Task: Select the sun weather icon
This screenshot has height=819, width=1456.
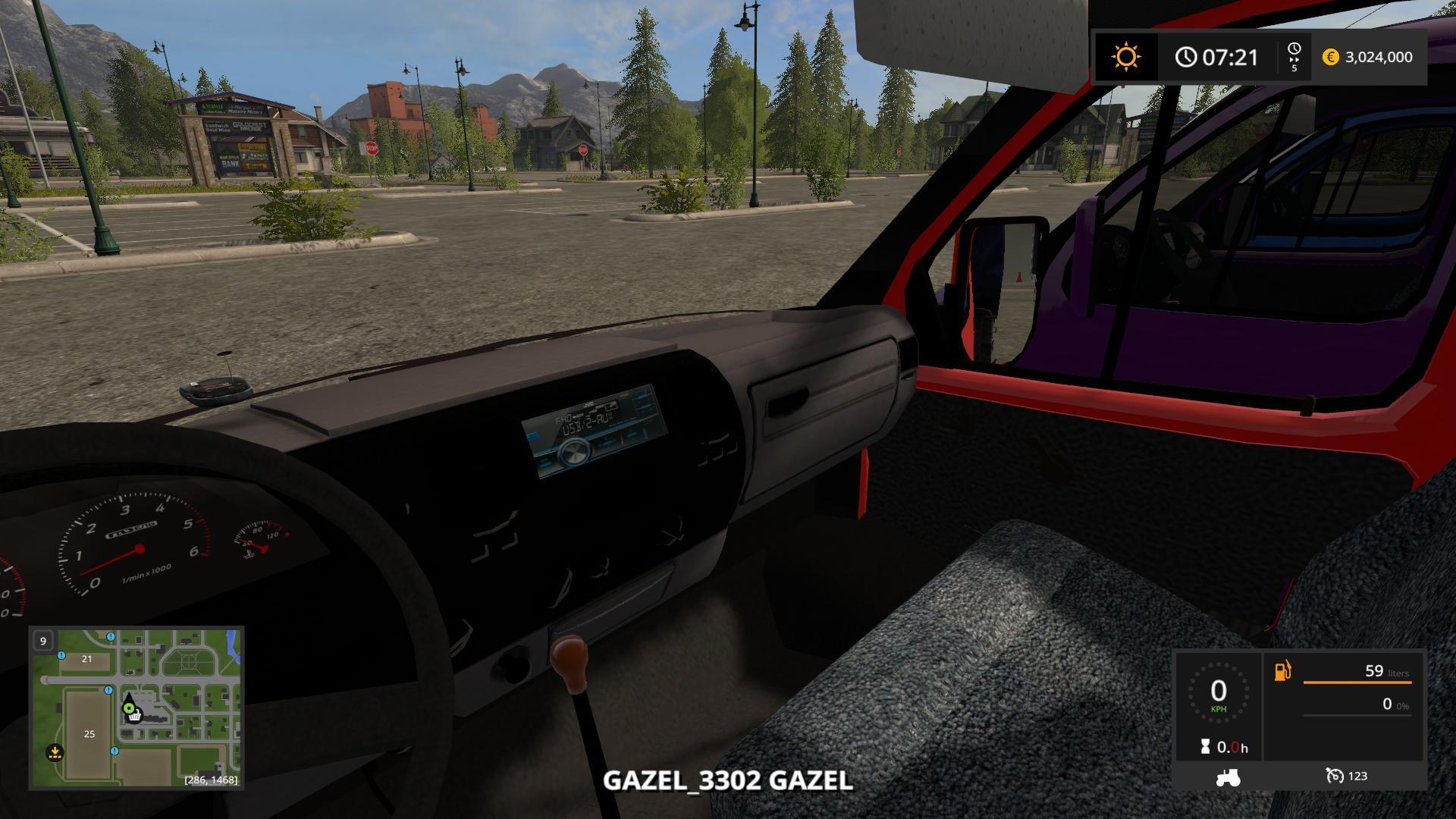Action: (x=1125, y=57)
